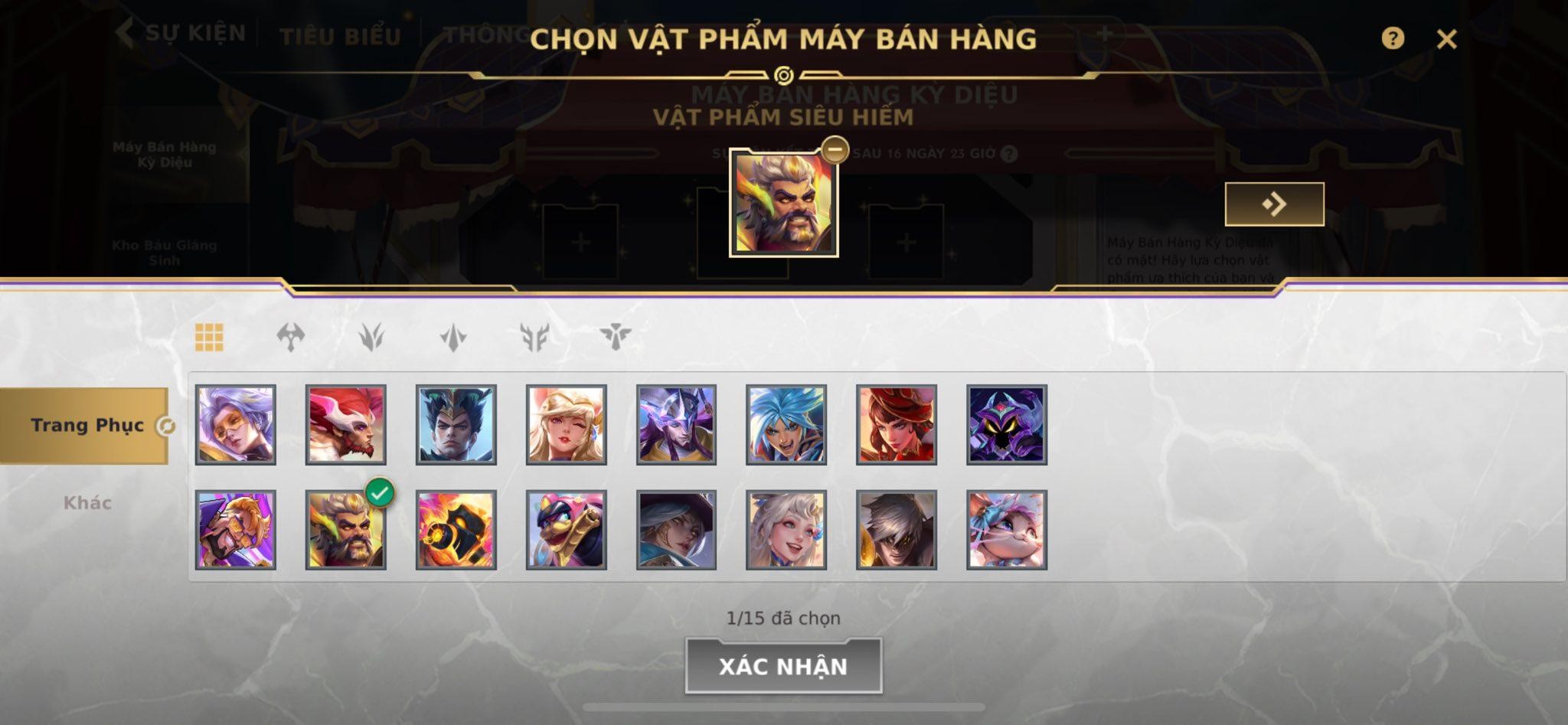Confirm selection with XÁC NHẬN button
1568x725 pixels.
pyautogui.click(x=782, y=666)
